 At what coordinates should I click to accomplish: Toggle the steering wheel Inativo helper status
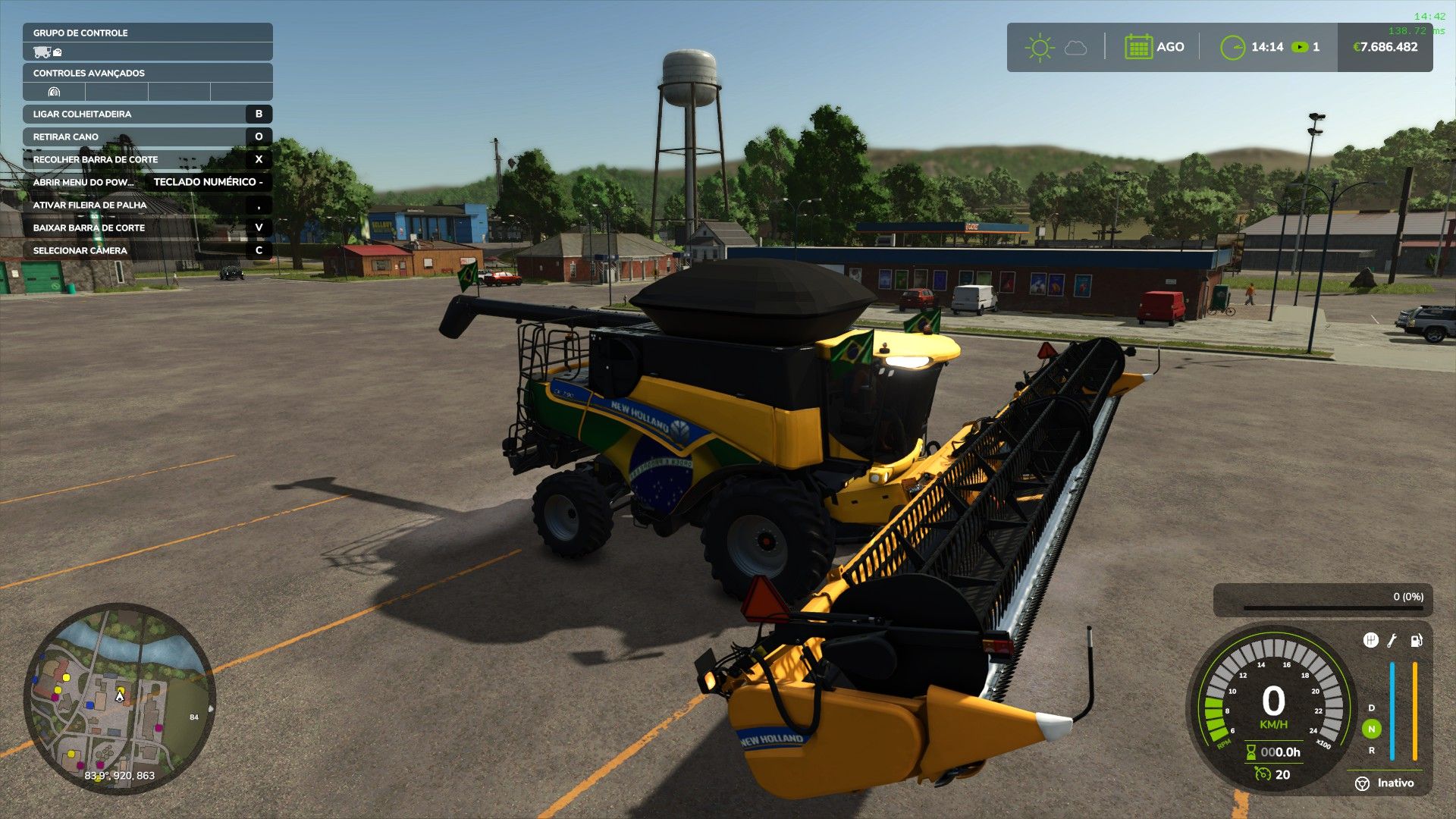[x=1363, y=783]
